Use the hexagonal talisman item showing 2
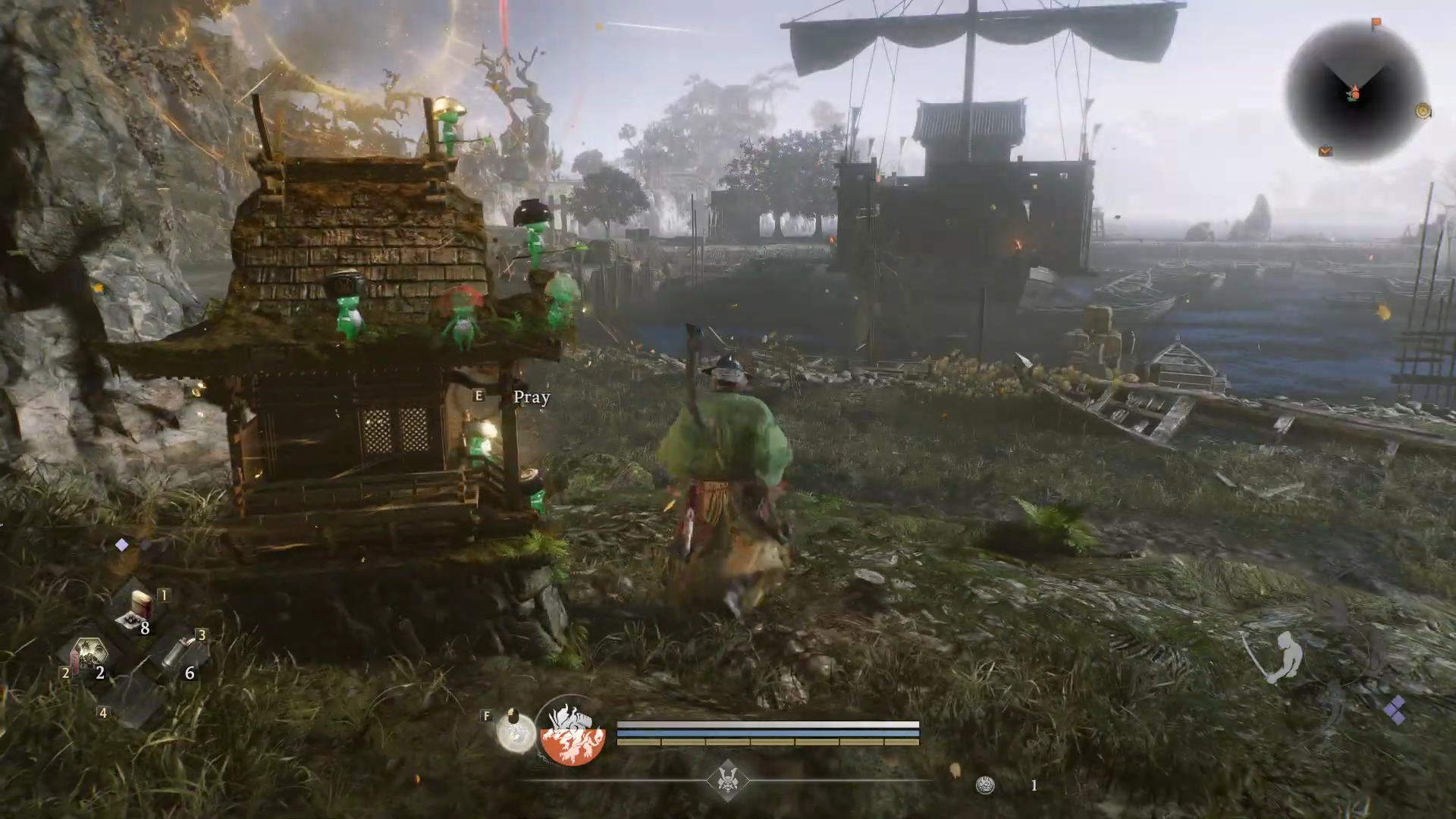 tap(89, 653)
